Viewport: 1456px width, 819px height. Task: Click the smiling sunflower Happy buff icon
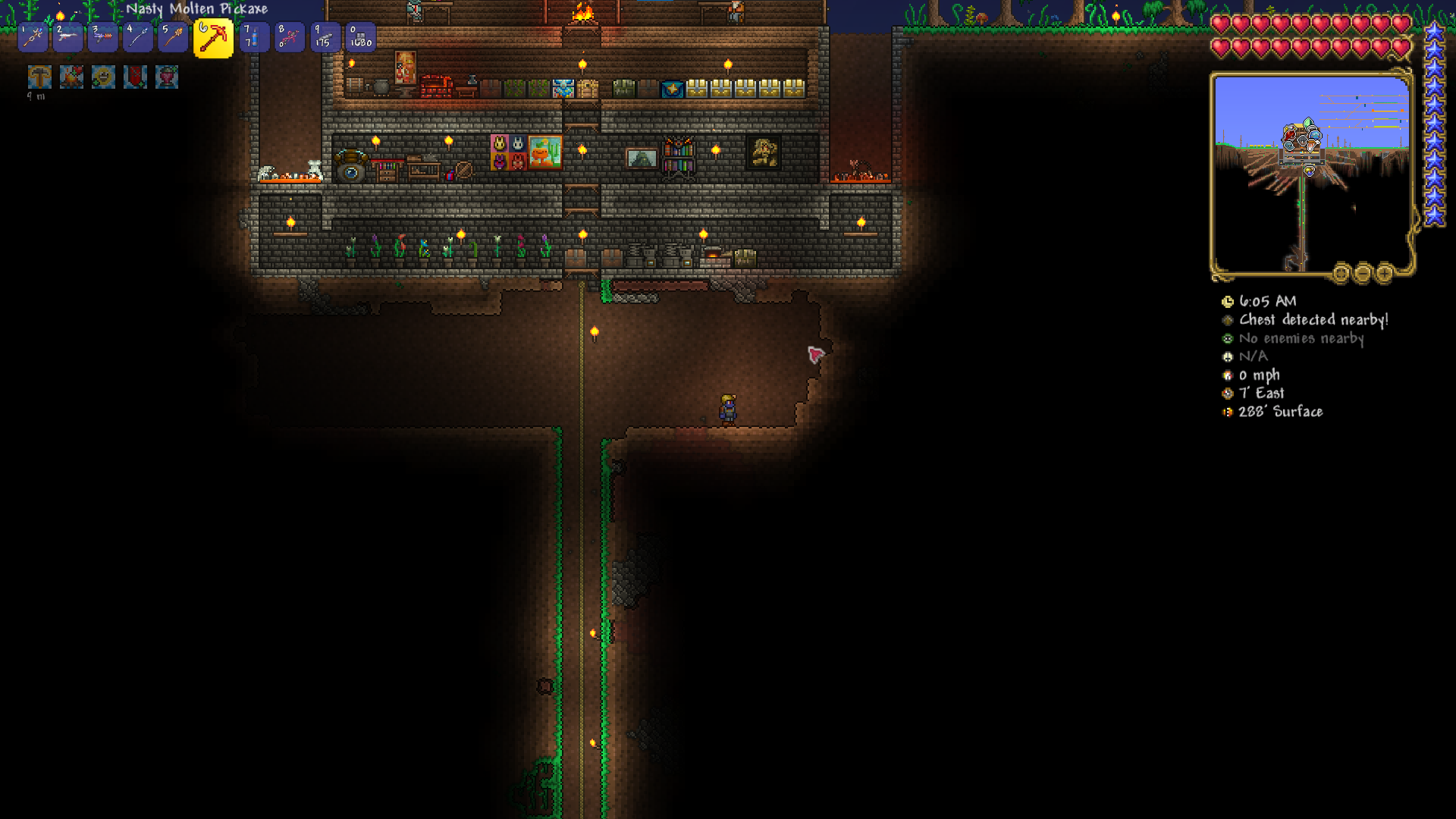103,77
